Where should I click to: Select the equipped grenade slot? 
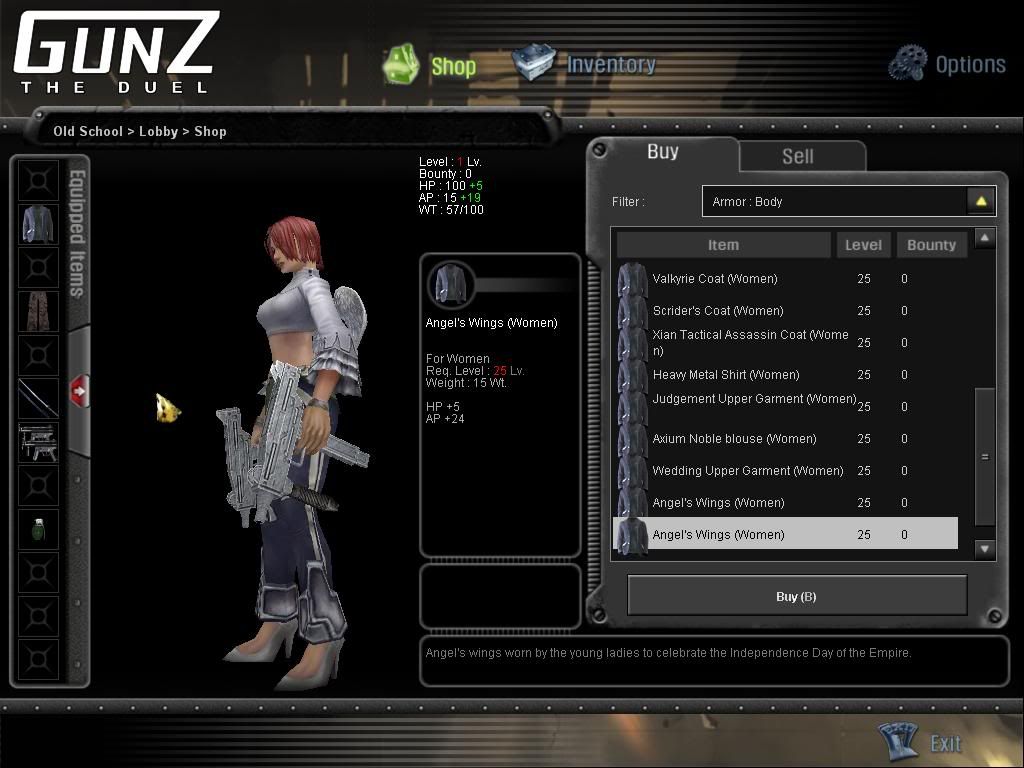coord(38,529)
